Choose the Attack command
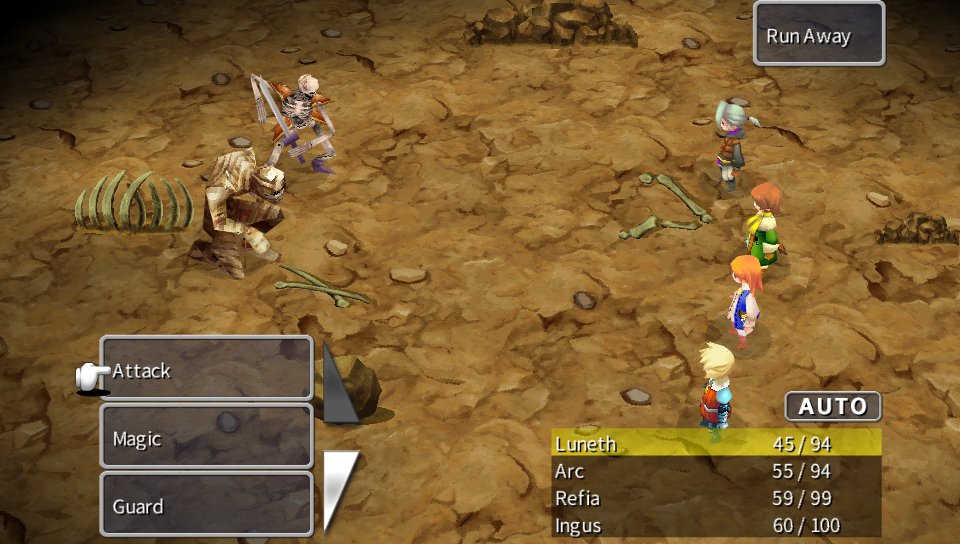 pyautogui.click(x=207, y=369)
